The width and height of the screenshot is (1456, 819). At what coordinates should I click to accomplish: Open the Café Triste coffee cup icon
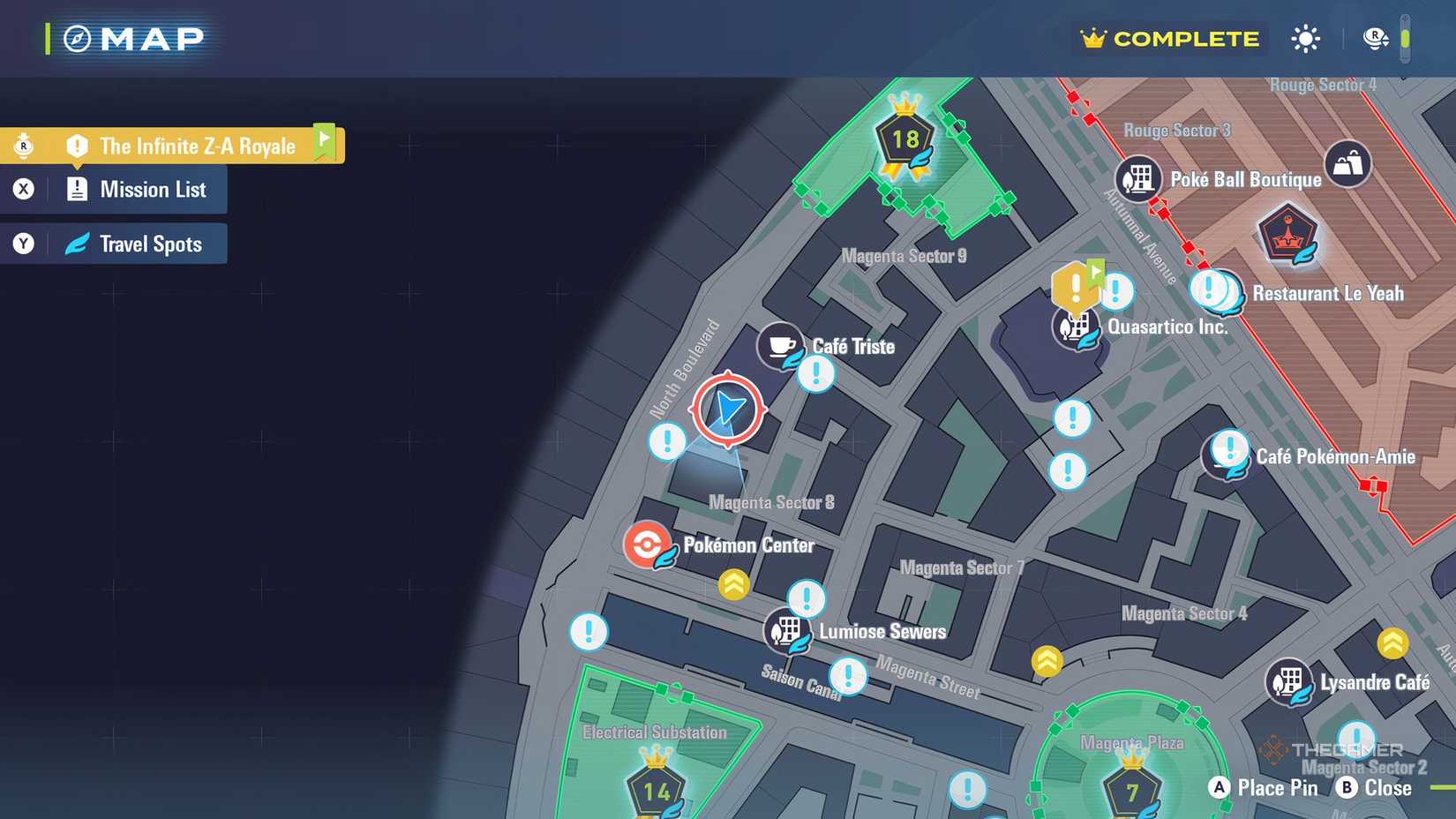click(x=780, y=346)
